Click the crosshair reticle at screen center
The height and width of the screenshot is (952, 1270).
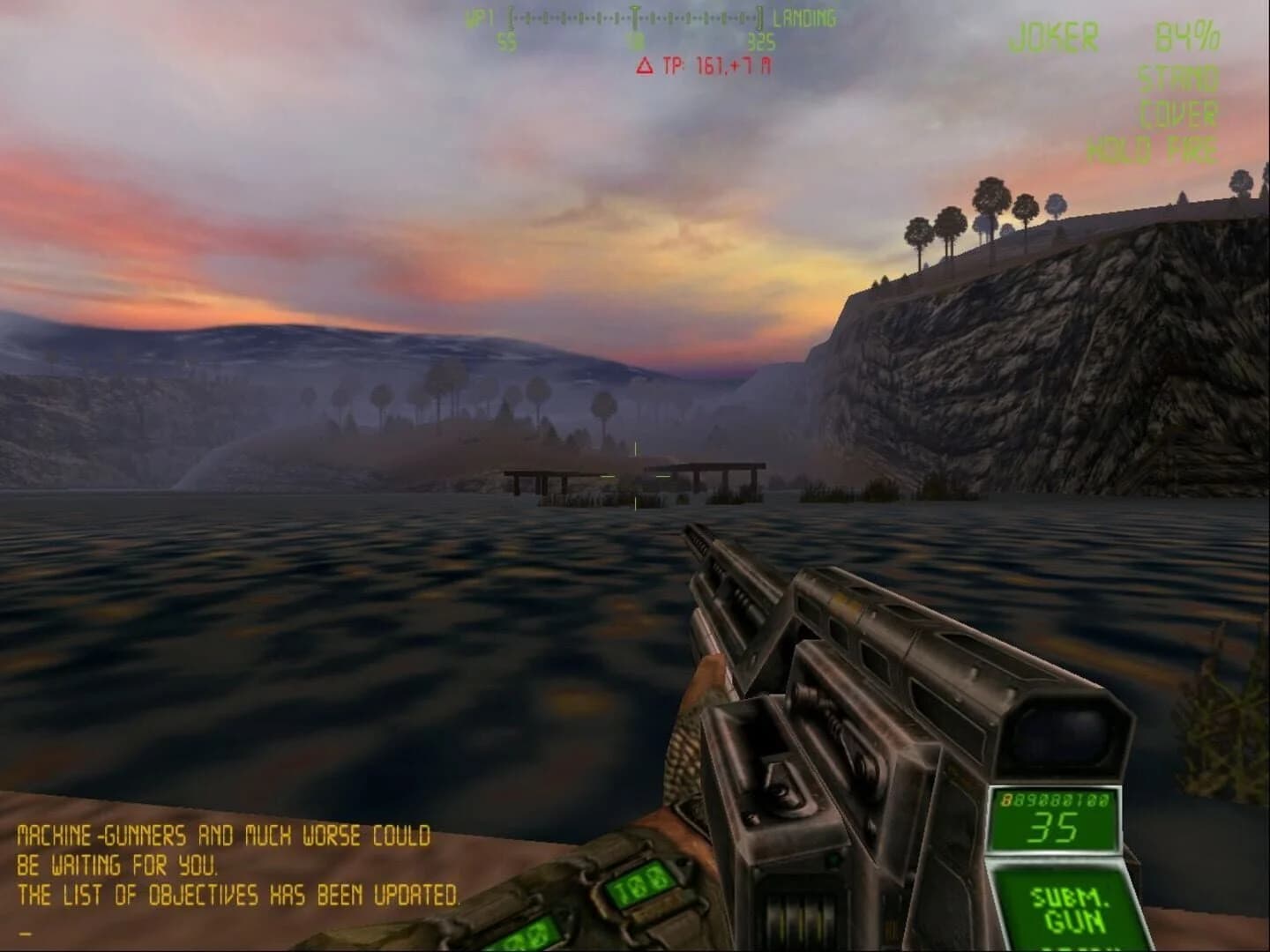635,476
